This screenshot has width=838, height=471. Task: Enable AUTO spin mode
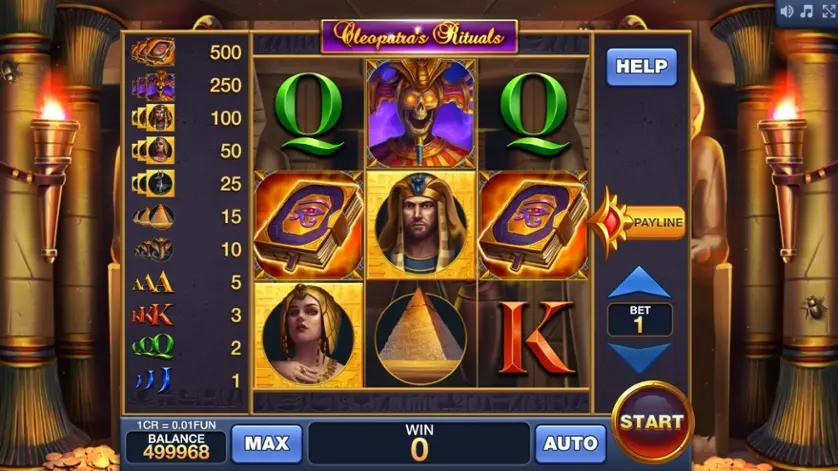coord(570,443)
